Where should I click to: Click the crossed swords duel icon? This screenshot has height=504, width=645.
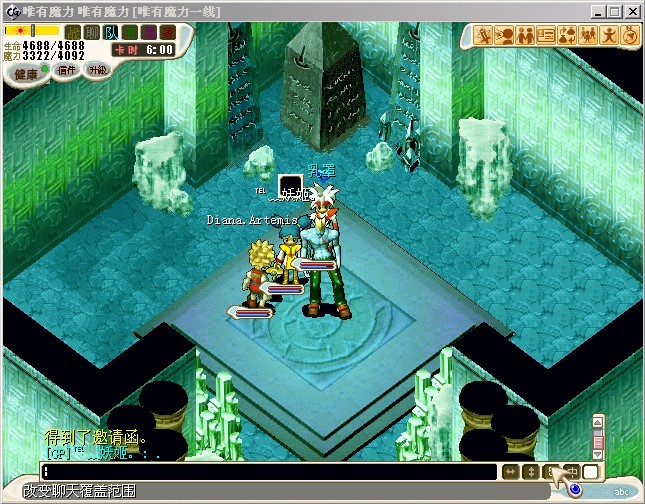point(482,36)
